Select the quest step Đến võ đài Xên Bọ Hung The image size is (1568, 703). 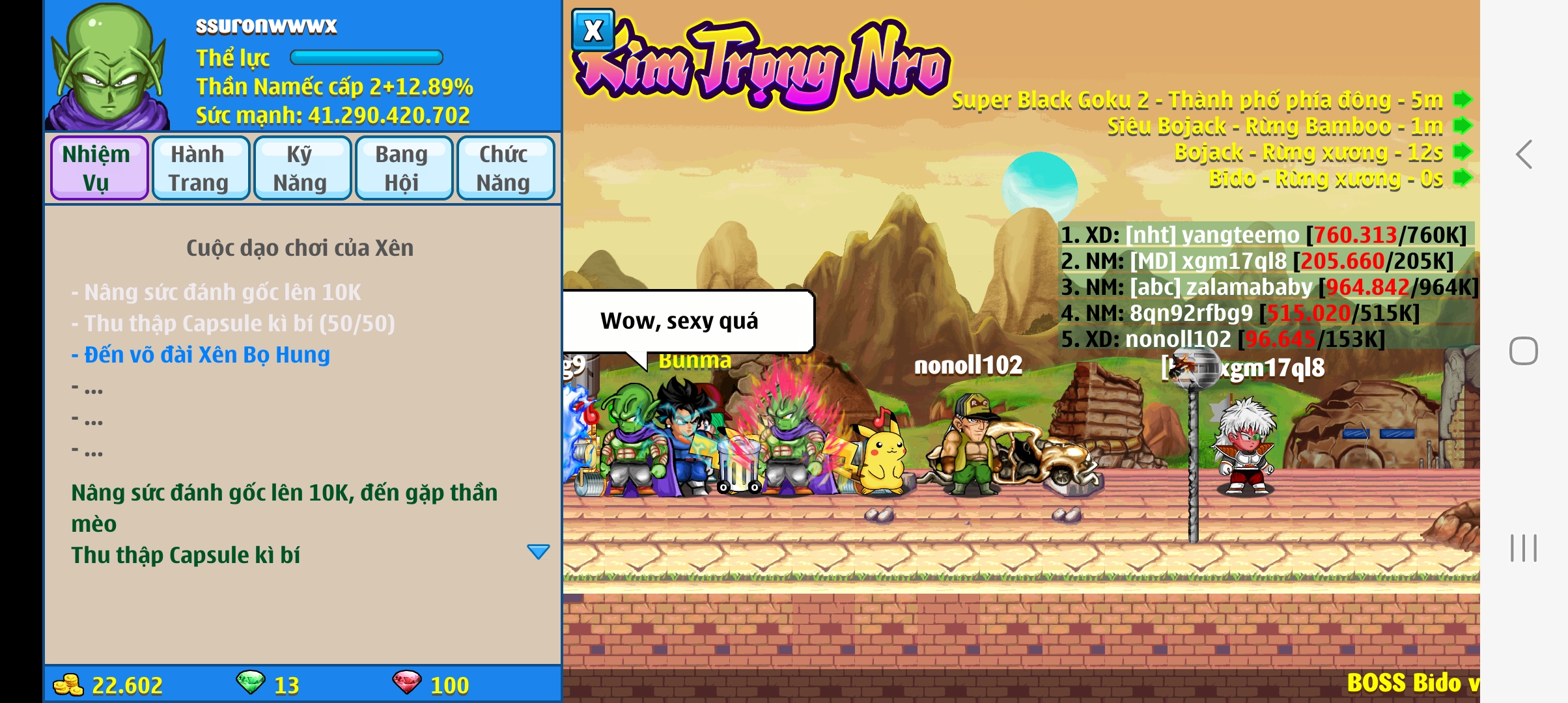tap(201, 355)
